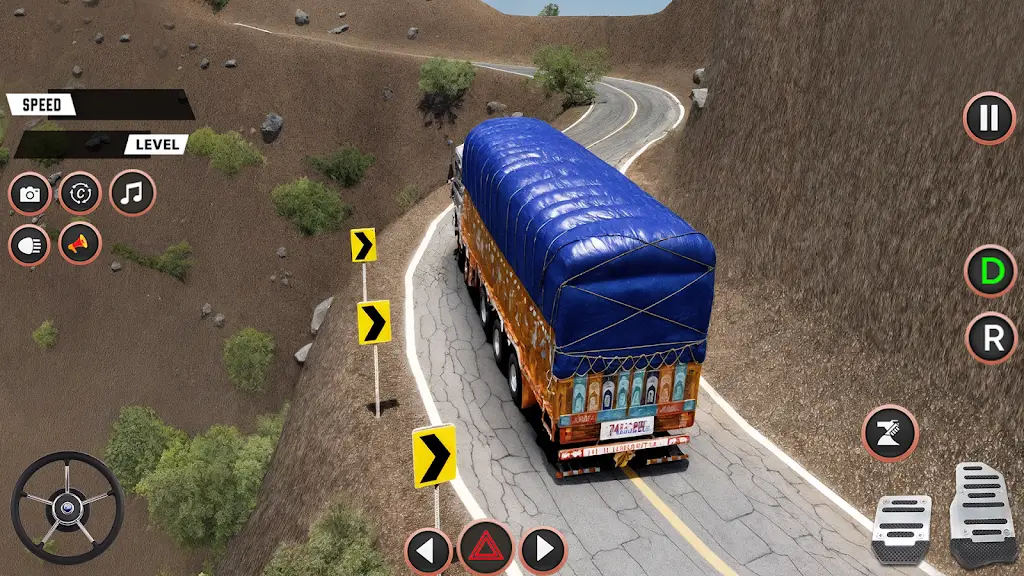1024x576 pixels.
Task: Tap the circular control-mode icon
Action: (x=80, y=193)
